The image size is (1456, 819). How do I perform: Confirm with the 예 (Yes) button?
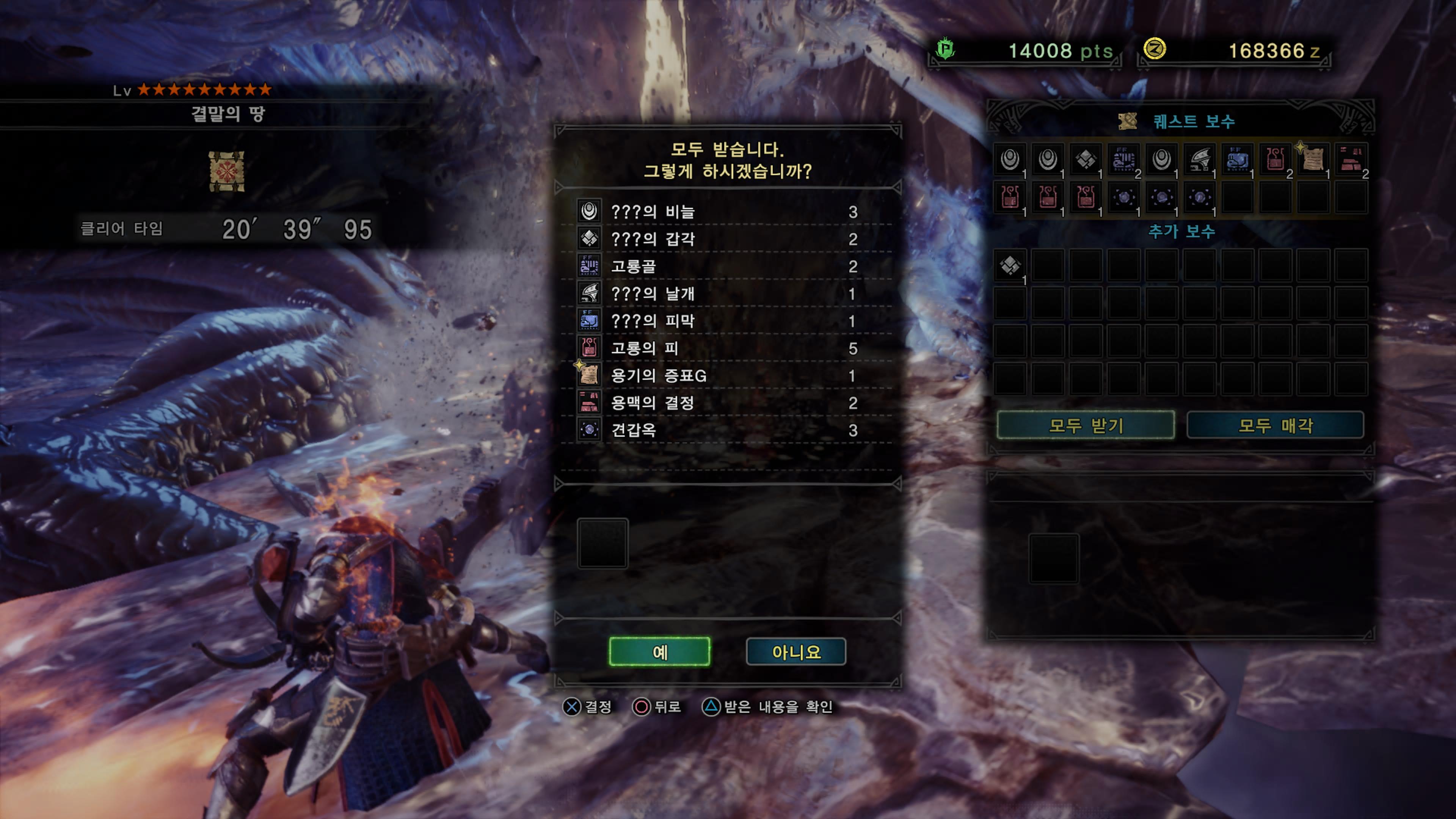pyautogui.click(x=659, y=652)
